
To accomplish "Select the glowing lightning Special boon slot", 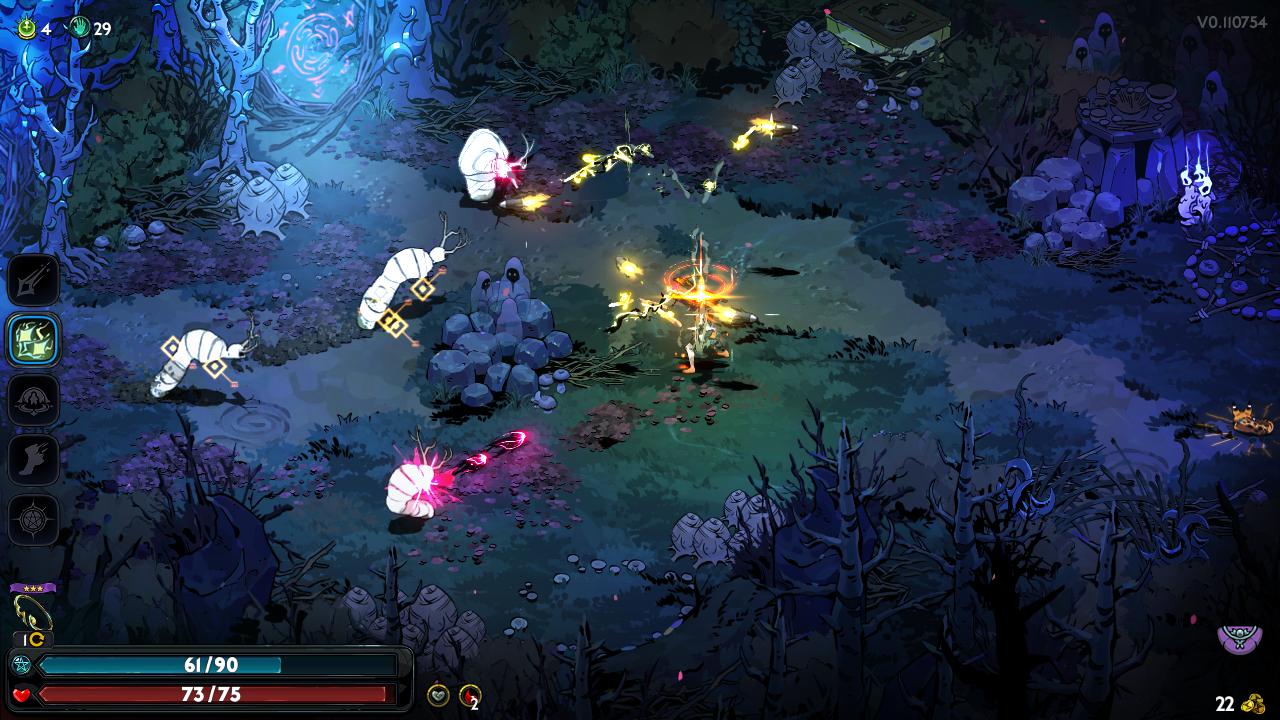I will tap(34, 340).
